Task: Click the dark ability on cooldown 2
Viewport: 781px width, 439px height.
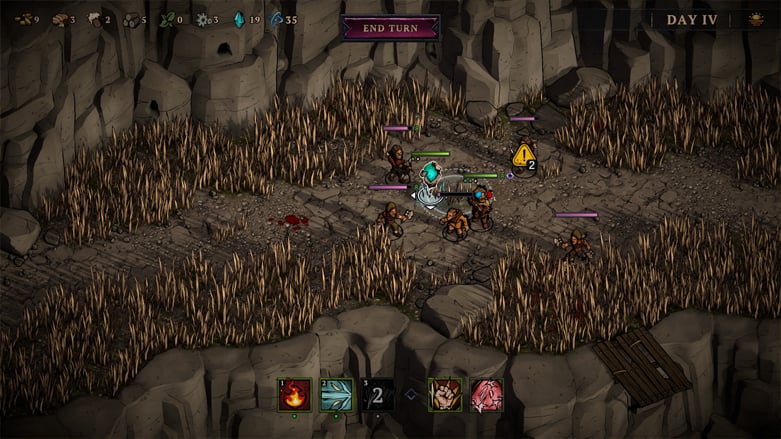Action: tap(377, 394)
